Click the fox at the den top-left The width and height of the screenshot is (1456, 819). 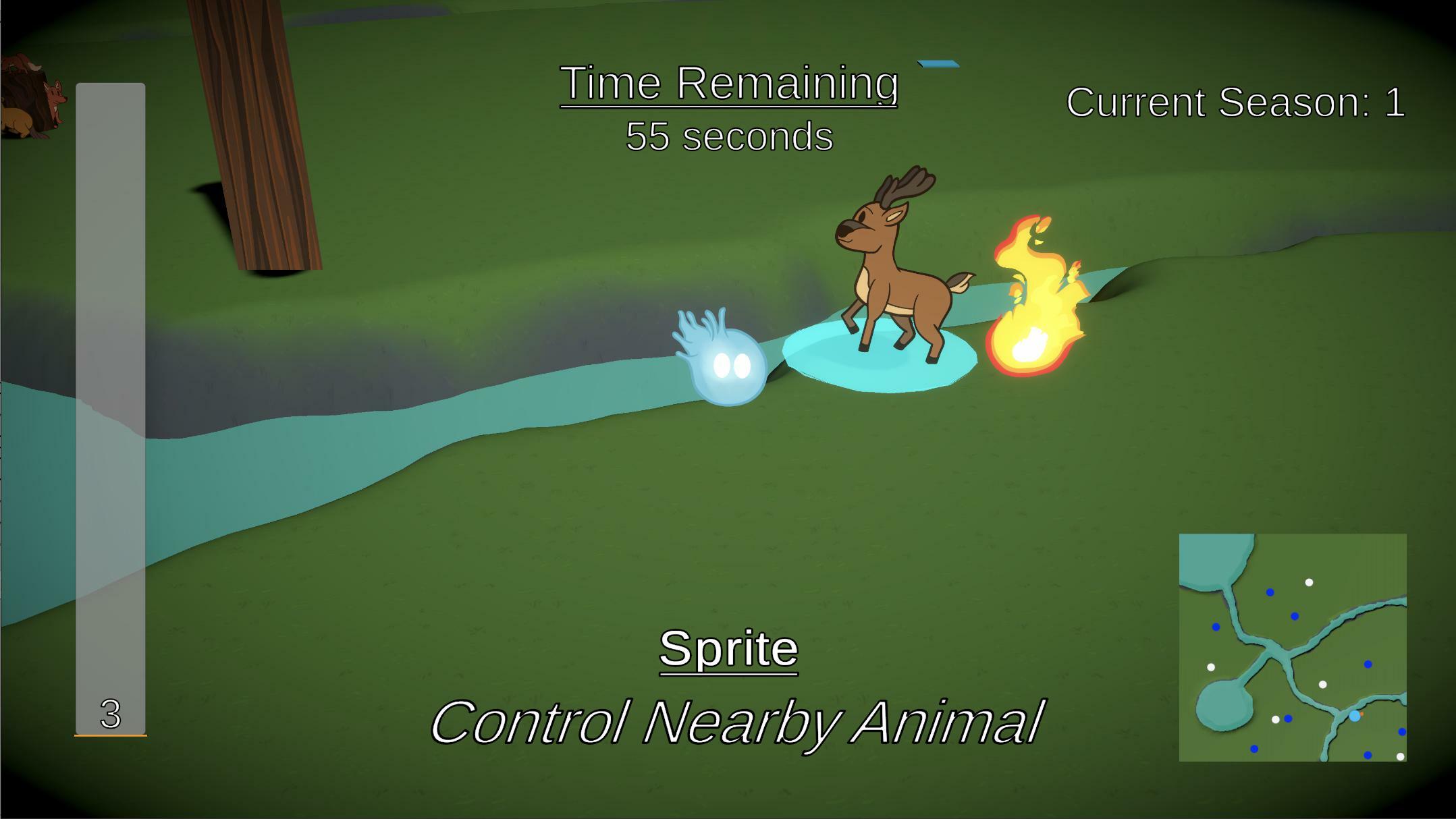coord(56,94)
